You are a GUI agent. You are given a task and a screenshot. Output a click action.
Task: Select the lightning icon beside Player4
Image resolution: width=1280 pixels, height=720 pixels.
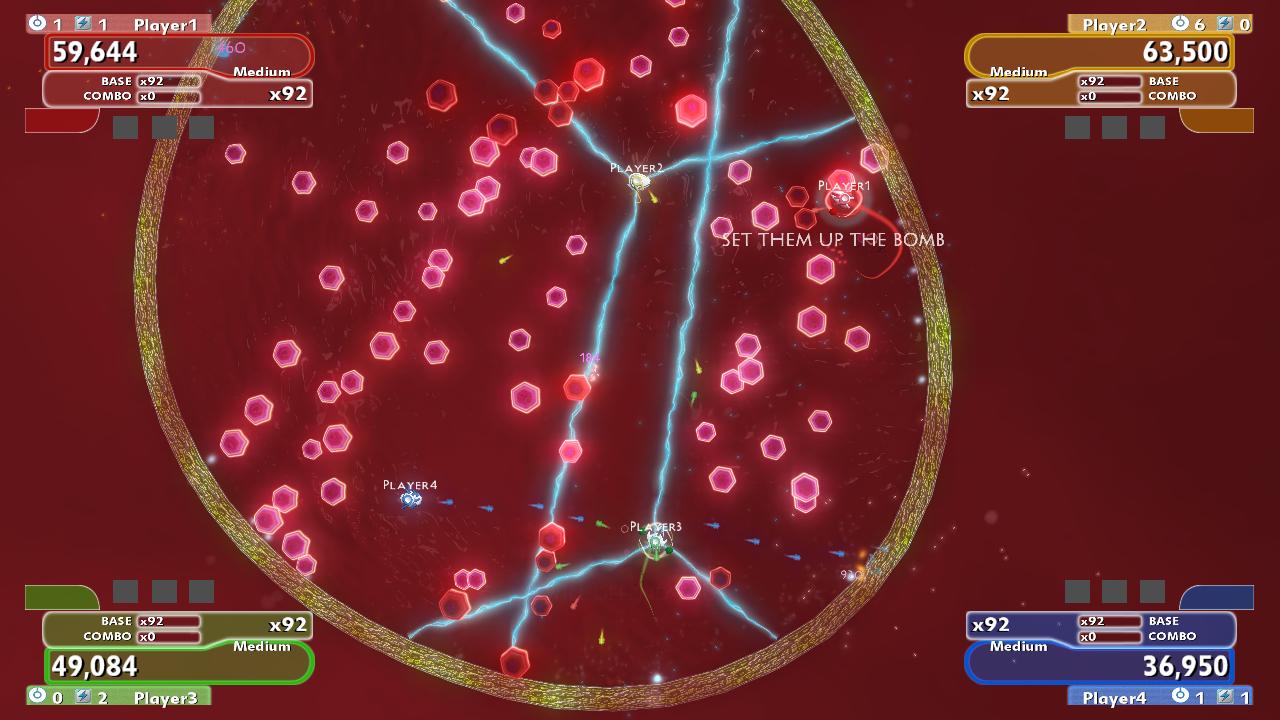1225,696
